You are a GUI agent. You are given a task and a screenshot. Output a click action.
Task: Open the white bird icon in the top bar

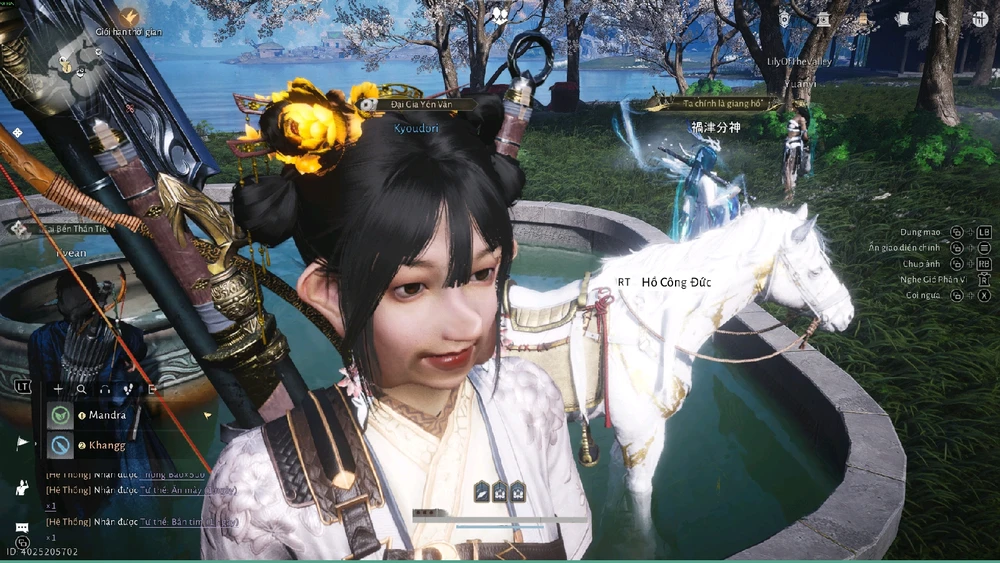pos(941,18)
